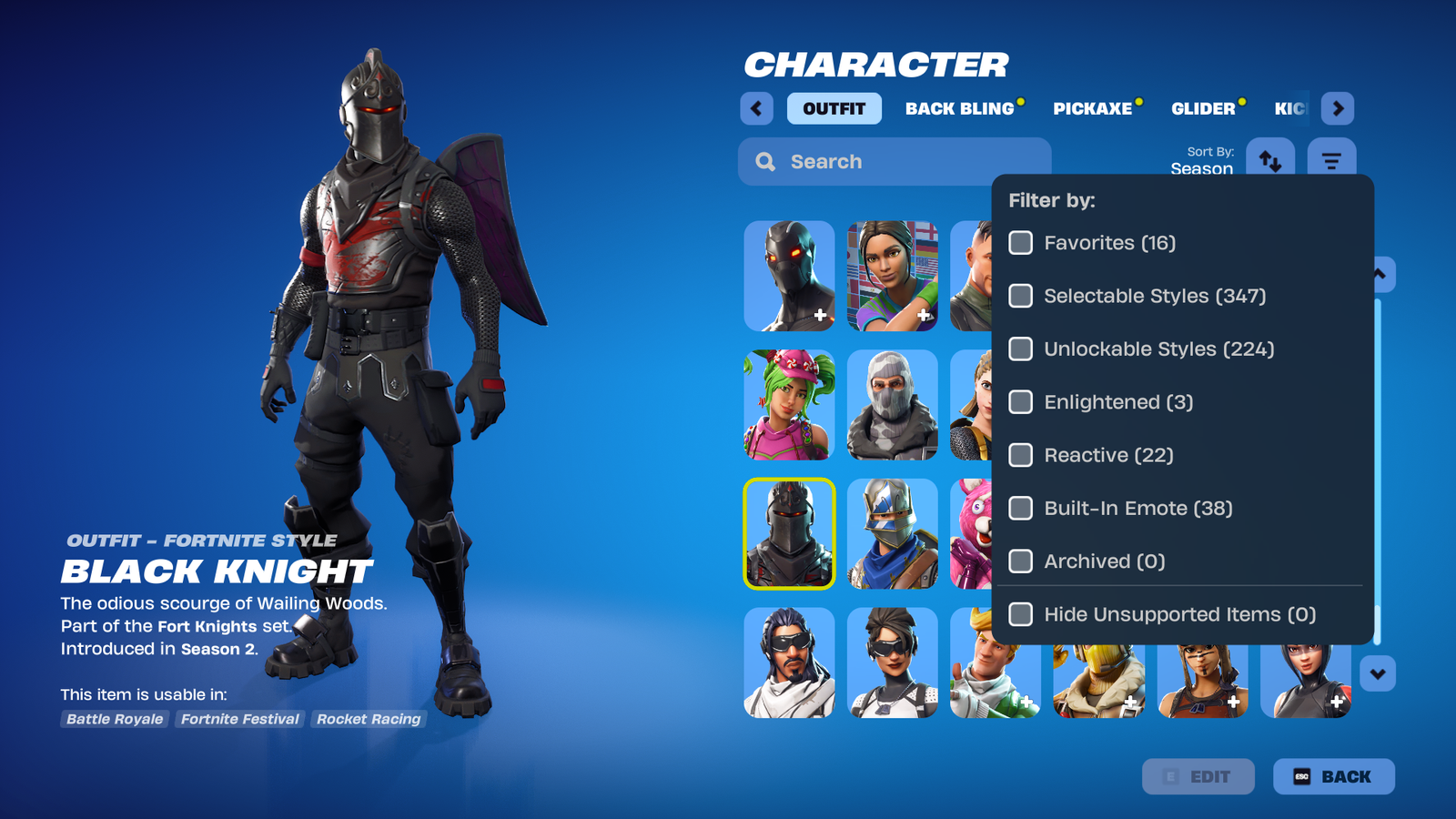Screen dimensions: 1456x819
Task: Check the Reactive filter option
Action: click(x=1019, y=455)
